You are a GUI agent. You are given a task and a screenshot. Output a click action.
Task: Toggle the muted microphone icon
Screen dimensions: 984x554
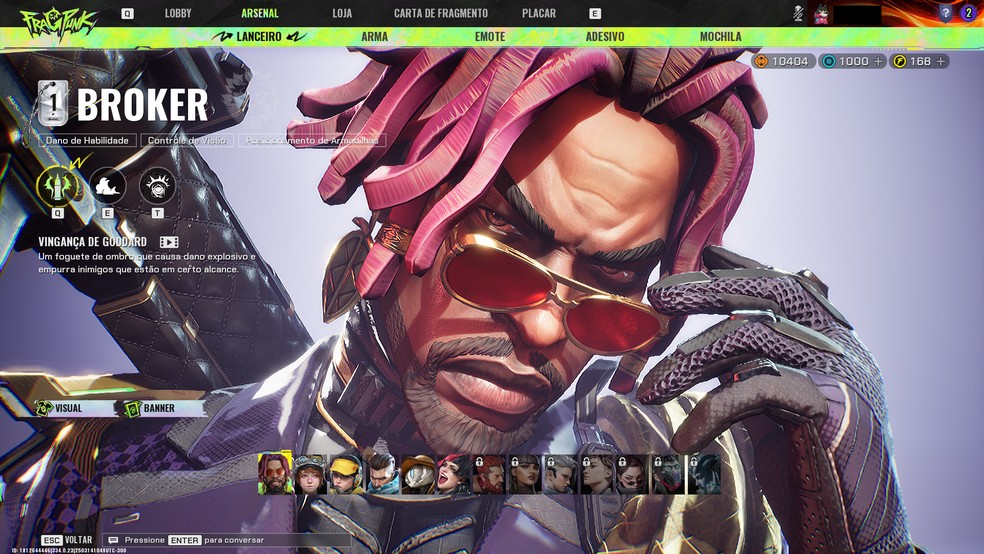point(798,13)
